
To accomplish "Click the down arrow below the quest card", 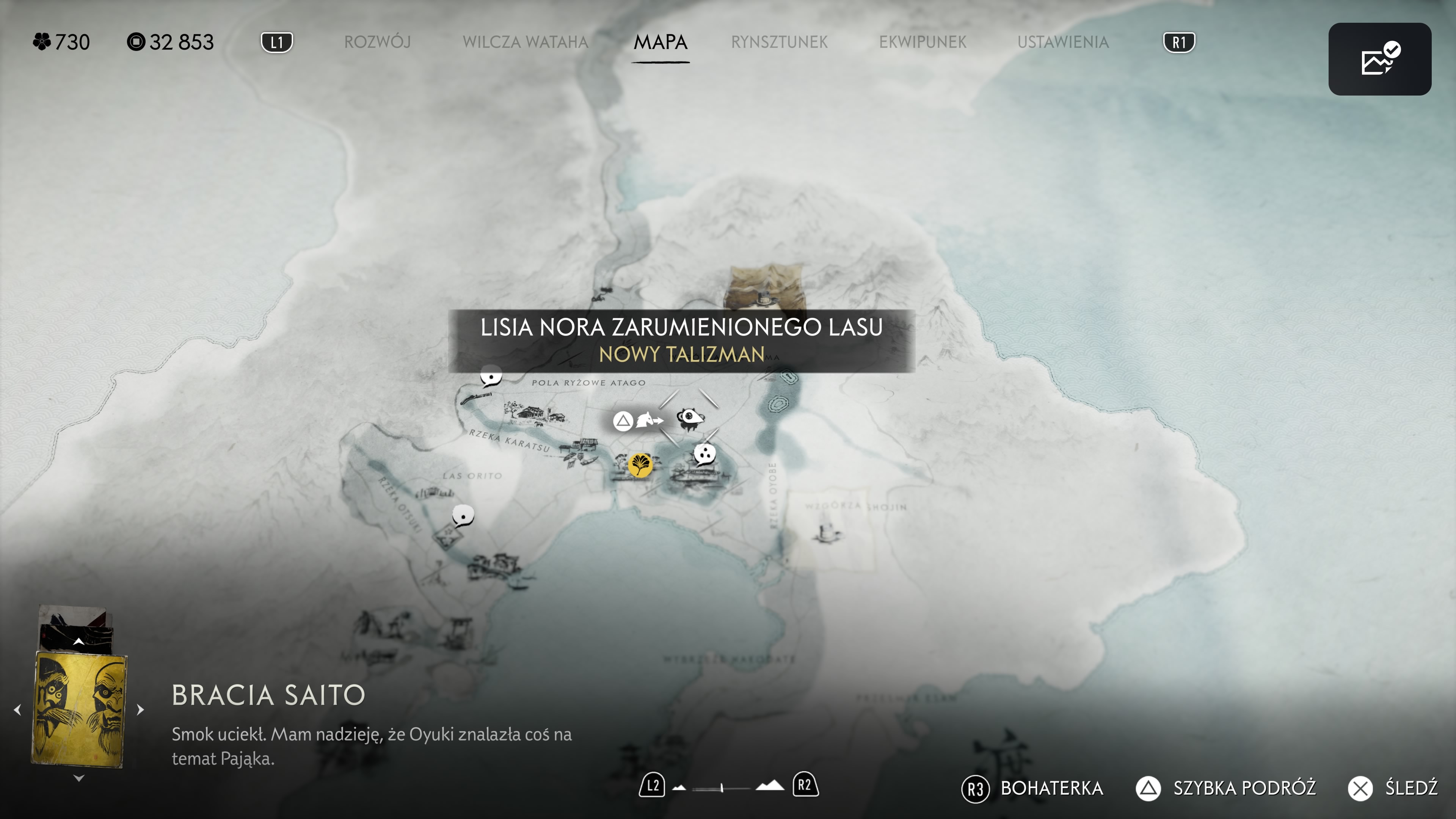I will coord(78,778).
